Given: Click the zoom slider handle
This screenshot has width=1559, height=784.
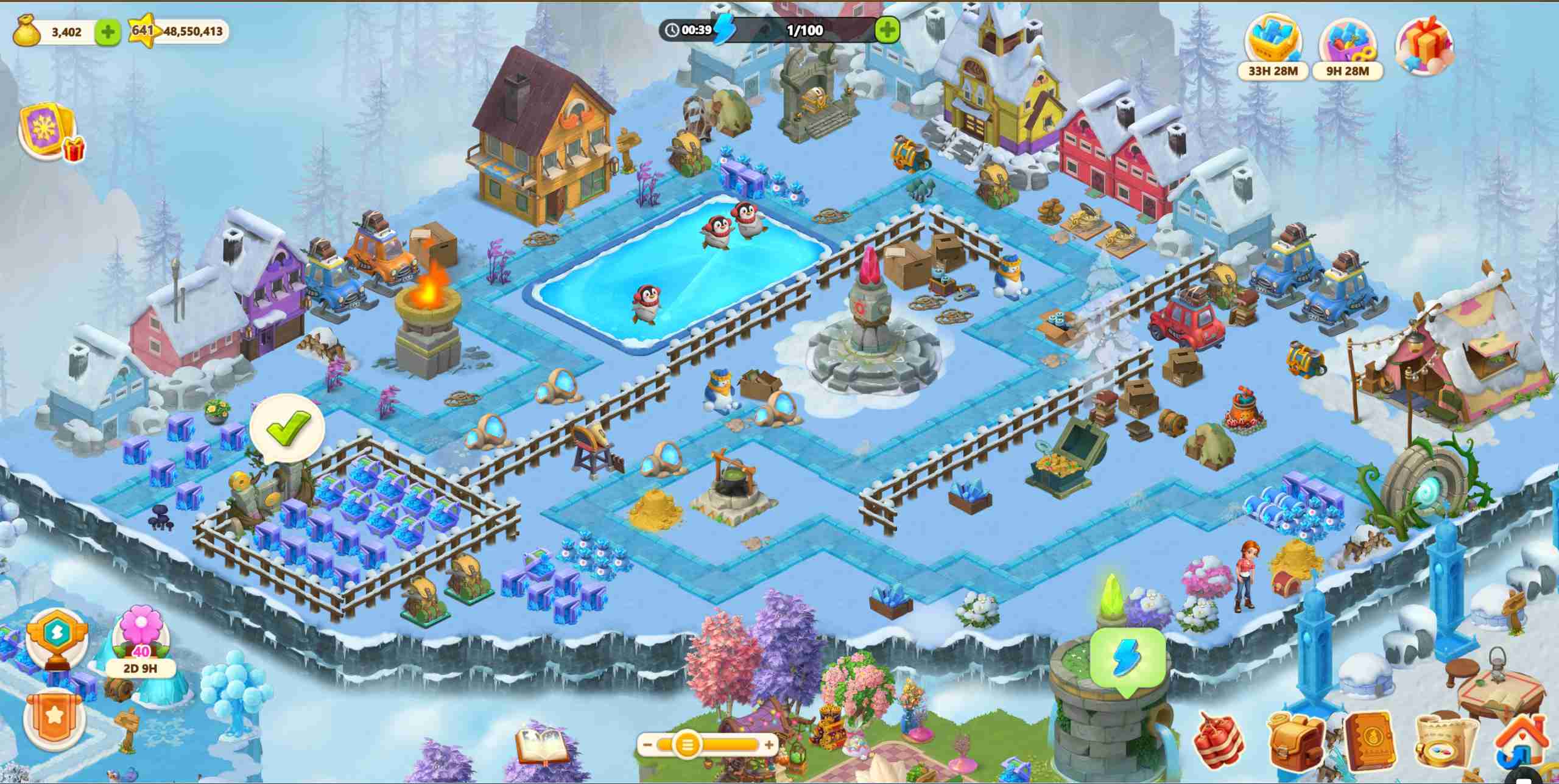Looking at the screenshot, I should tap(687, 744).
